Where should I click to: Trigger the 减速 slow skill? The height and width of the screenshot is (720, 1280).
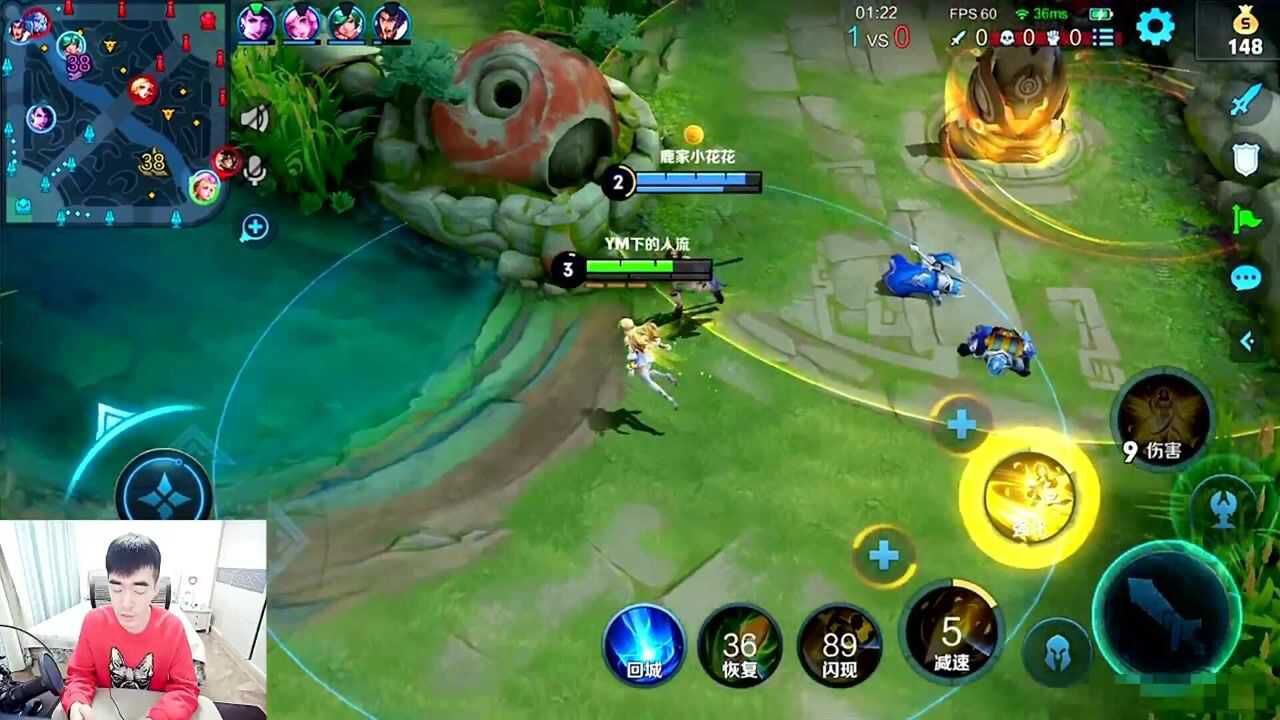point(950,632)
